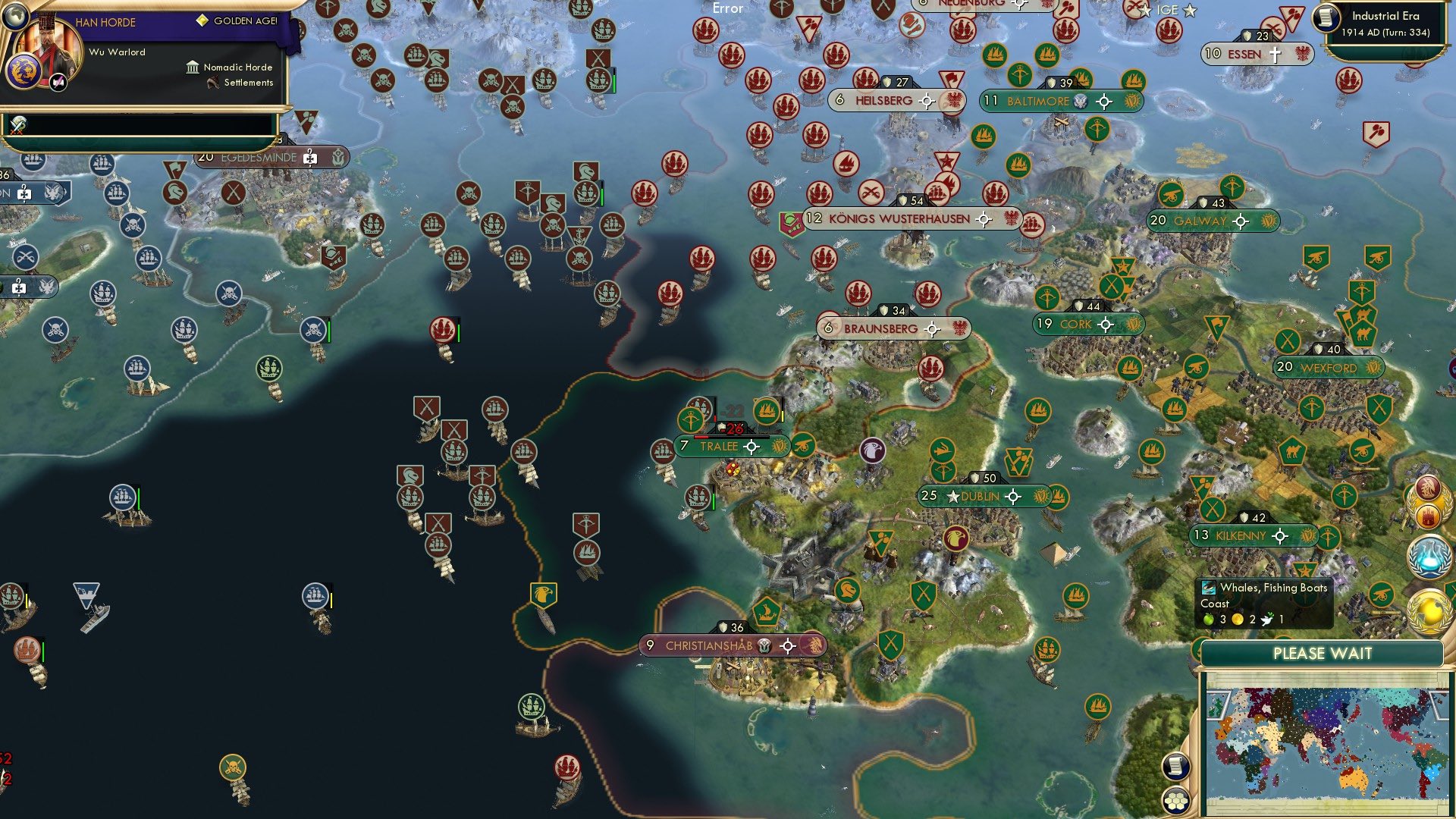The width and height of the screenshot is (1456, 819).
Task: Open the notification log scroll icon
Action: pos(1177,767)
